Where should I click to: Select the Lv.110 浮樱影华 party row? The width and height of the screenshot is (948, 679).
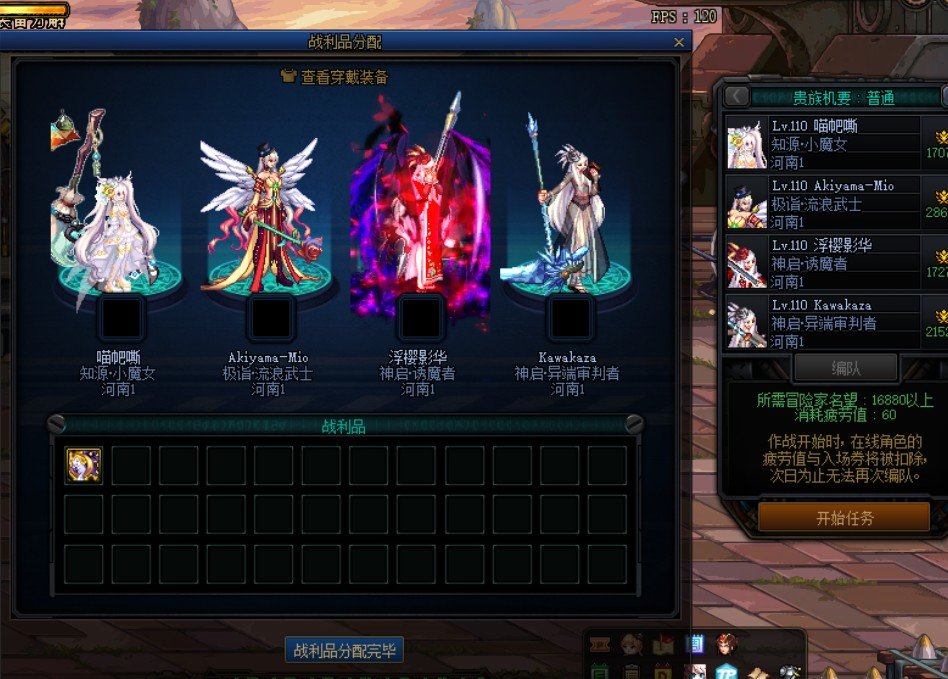pyautogui.click(x=835, y=263)
